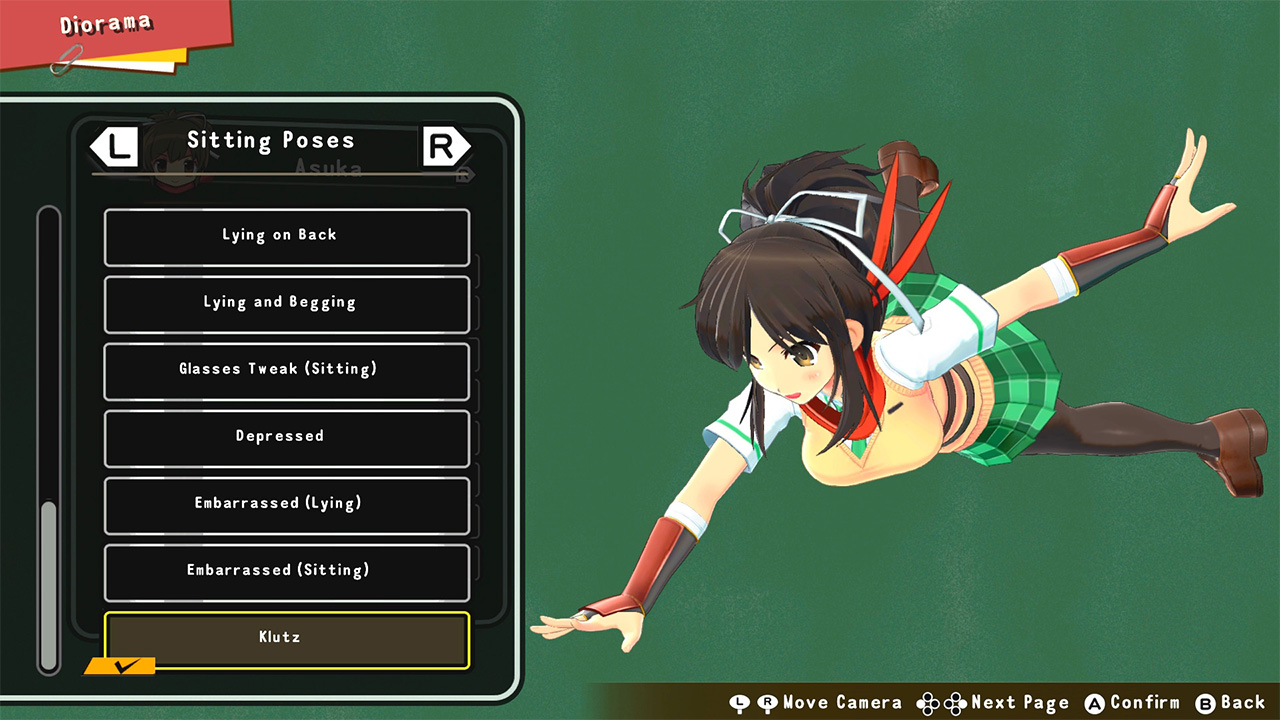The width and height of the screenshot is (1280, 720).
Task: Switch to the Sitting Poses header tab
Action: 271,140
